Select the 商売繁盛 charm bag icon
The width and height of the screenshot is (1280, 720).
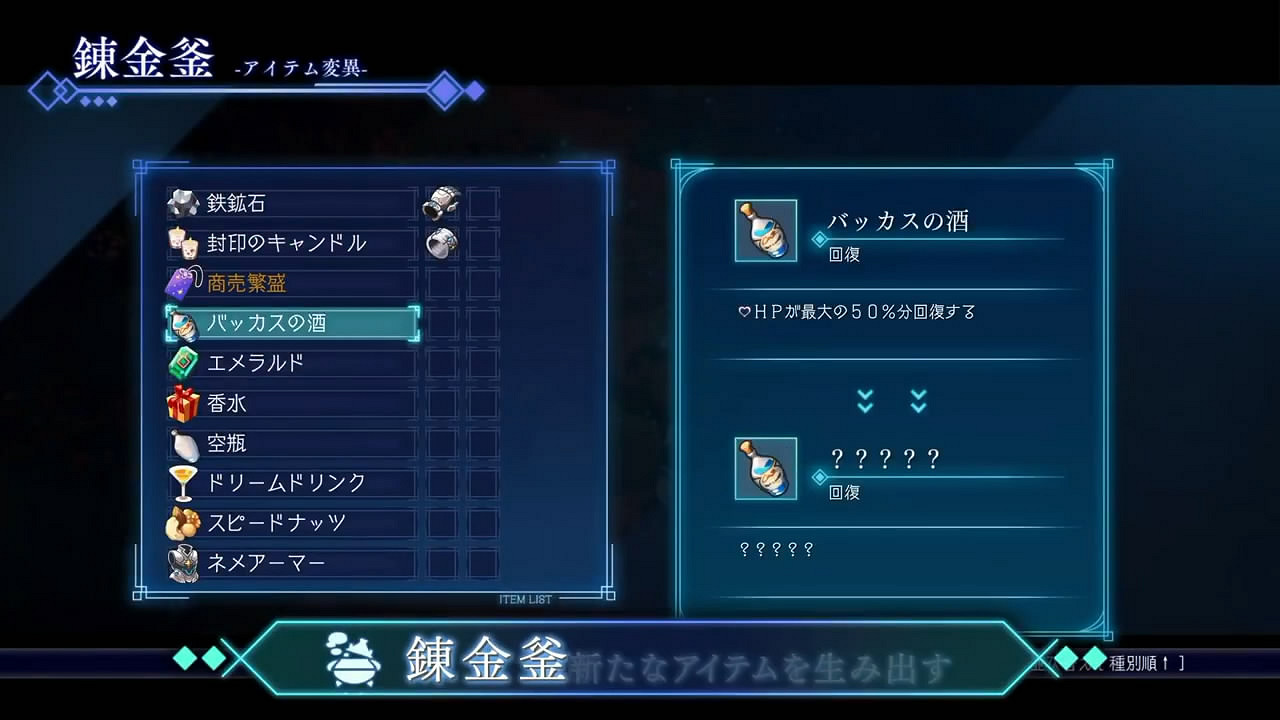(x=181, y=281)
